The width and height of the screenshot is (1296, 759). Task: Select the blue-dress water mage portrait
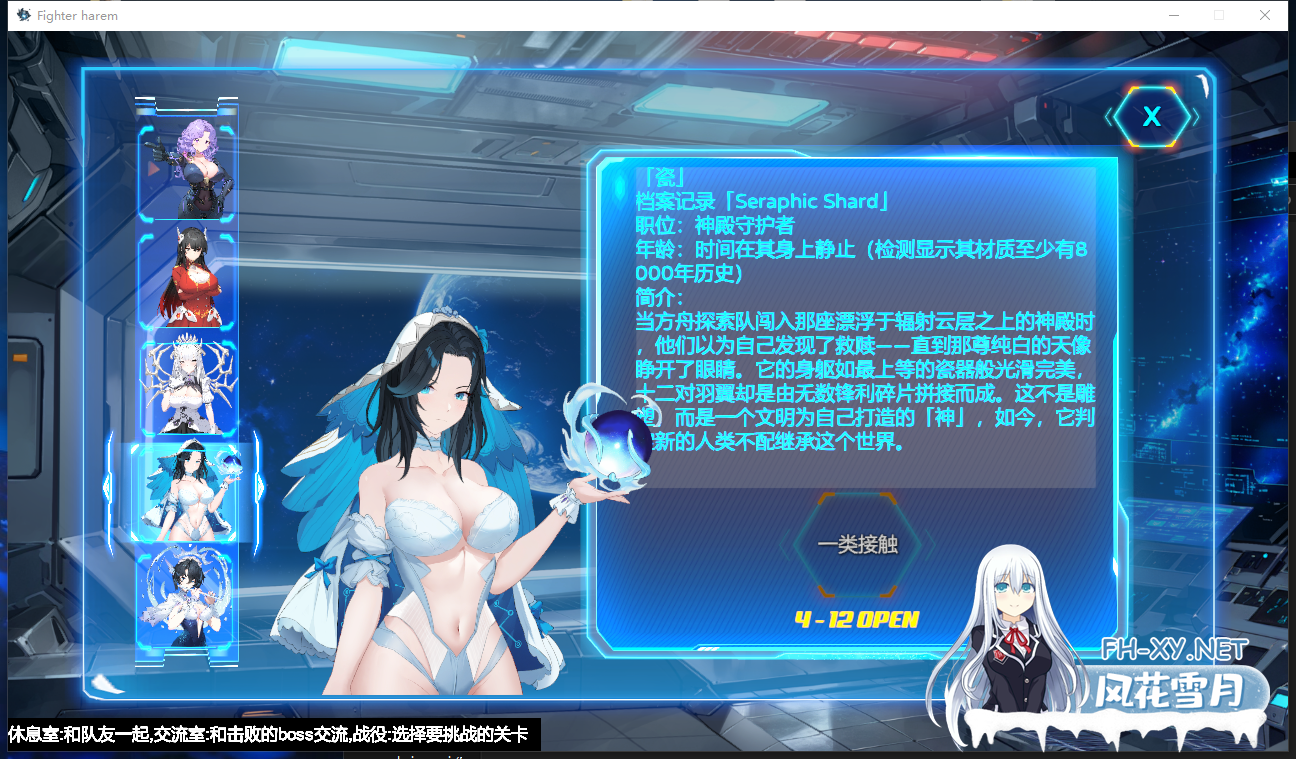click(x=186, y=600)
